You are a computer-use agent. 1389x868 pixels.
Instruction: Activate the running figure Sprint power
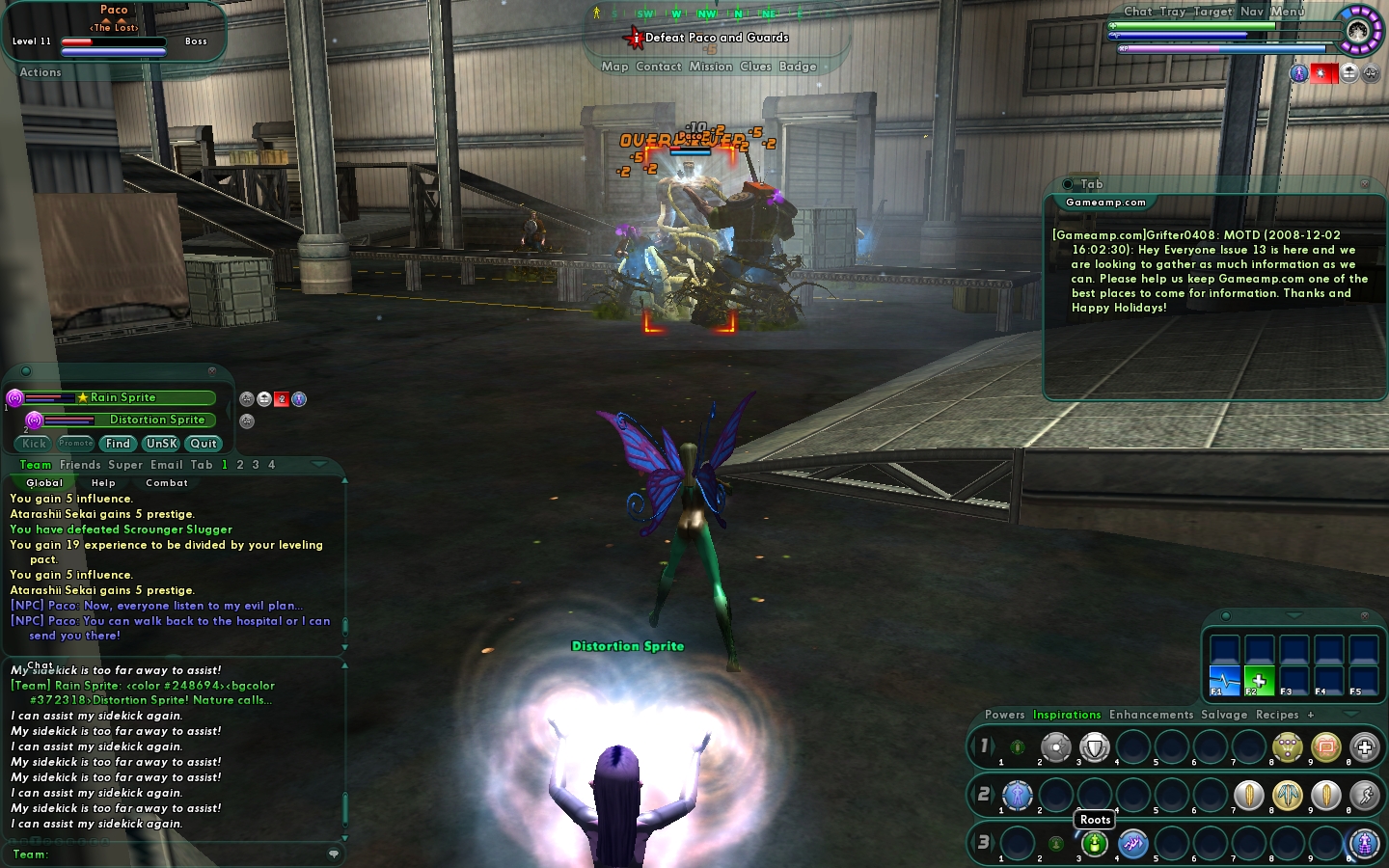(1364, 795)
